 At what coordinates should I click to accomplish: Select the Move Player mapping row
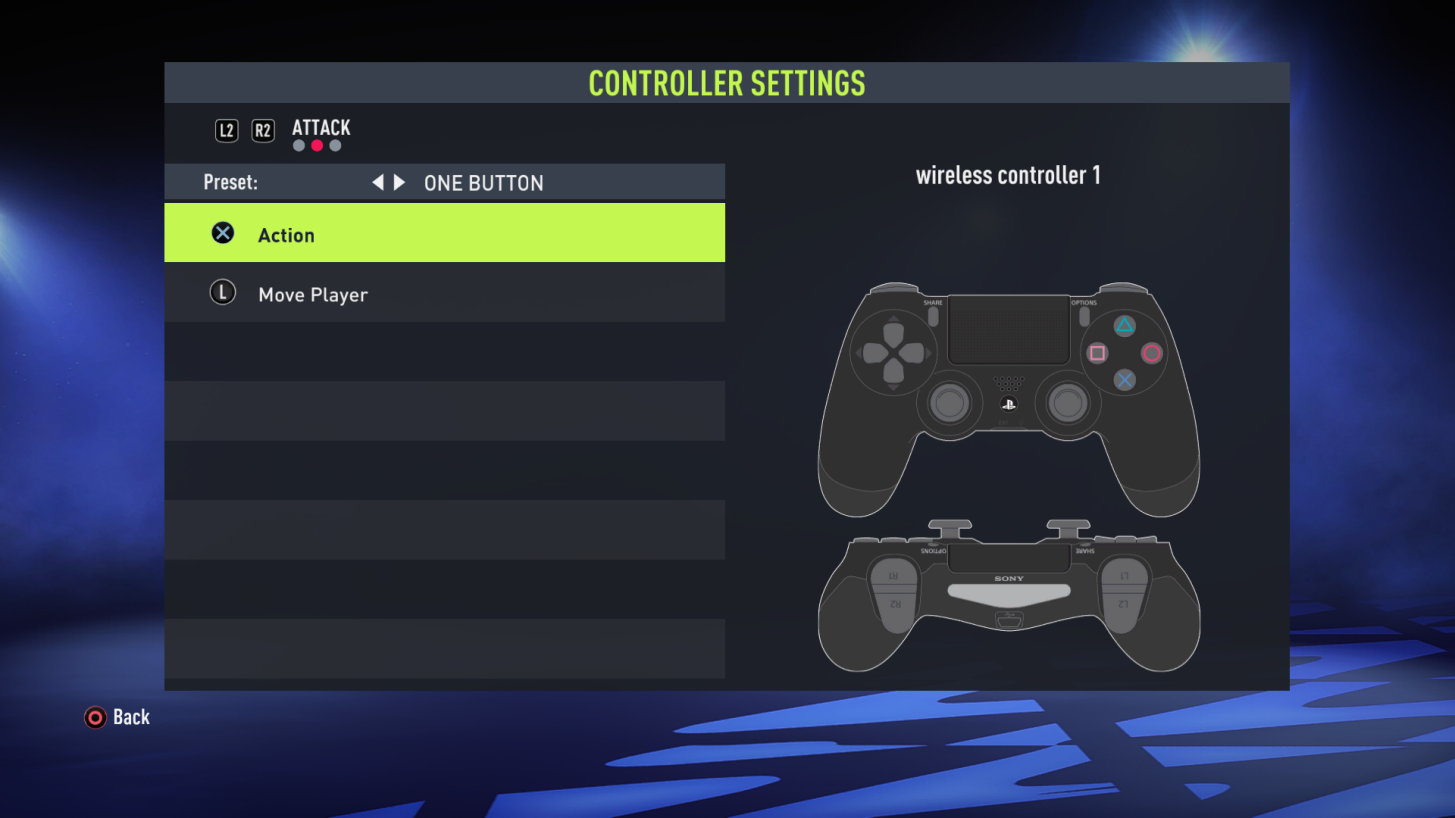click(445, 293)
